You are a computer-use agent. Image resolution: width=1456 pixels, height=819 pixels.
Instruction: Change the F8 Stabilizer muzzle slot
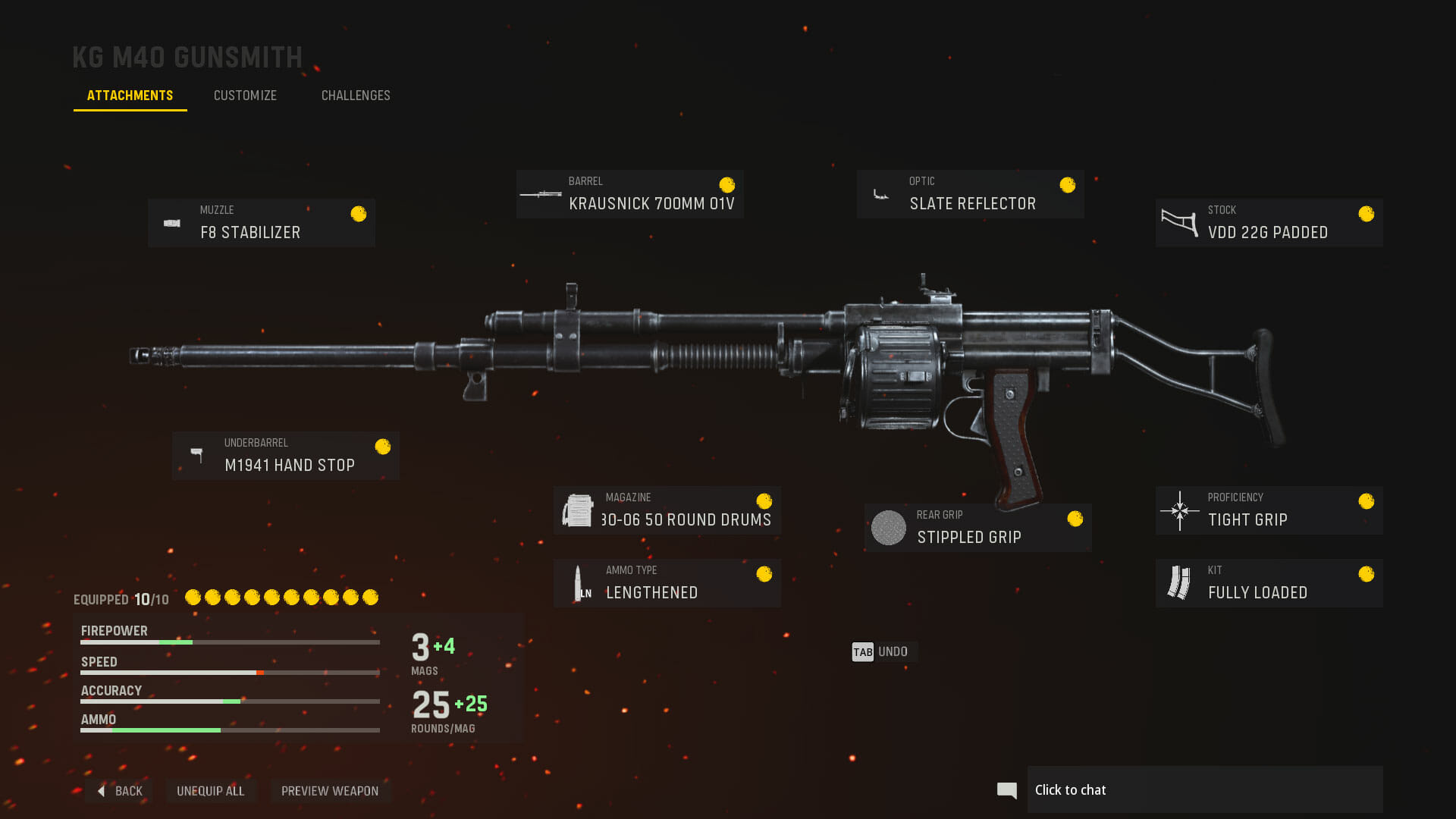coord(262,223)
